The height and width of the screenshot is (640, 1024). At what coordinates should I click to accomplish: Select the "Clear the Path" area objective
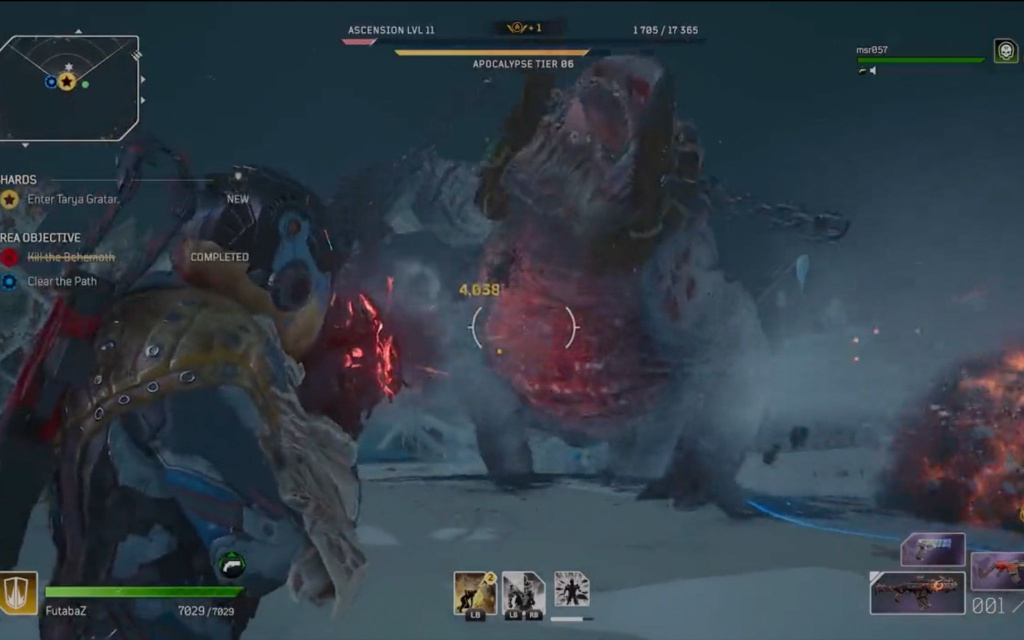click(63, 281)
